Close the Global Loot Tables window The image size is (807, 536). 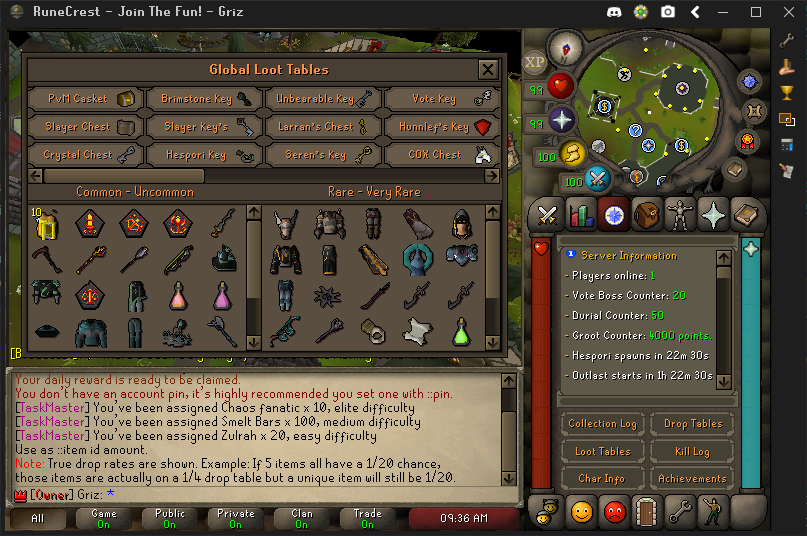(x=487, y=69)
